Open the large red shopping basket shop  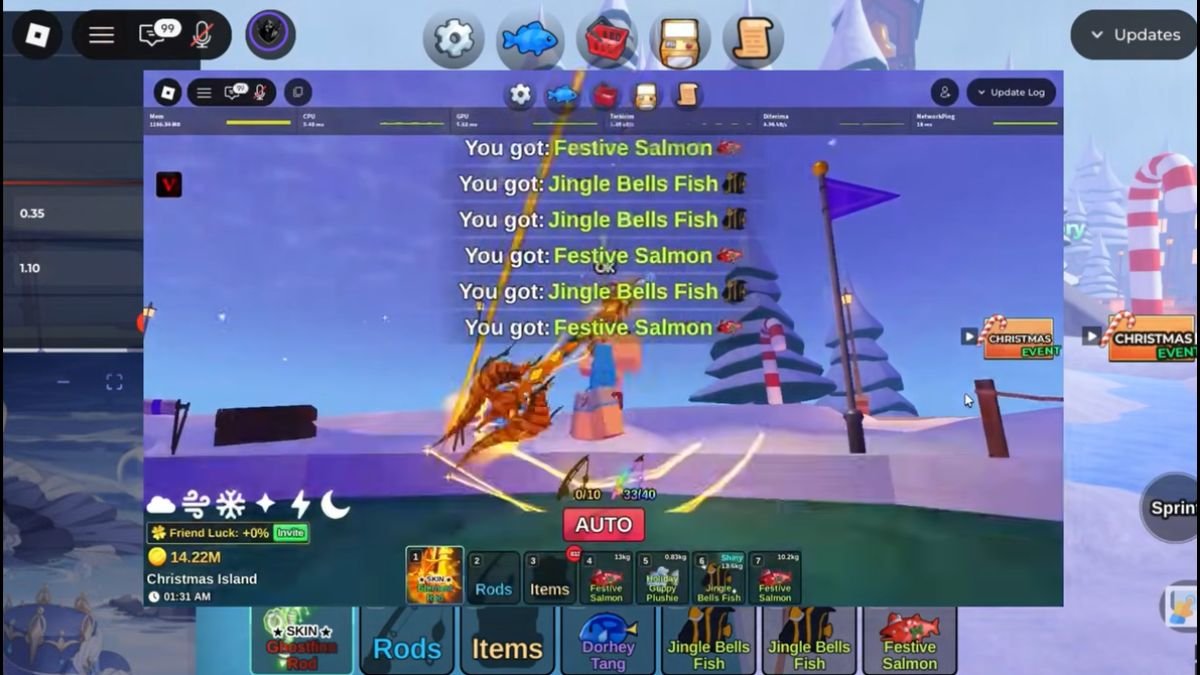click(606, 39)
